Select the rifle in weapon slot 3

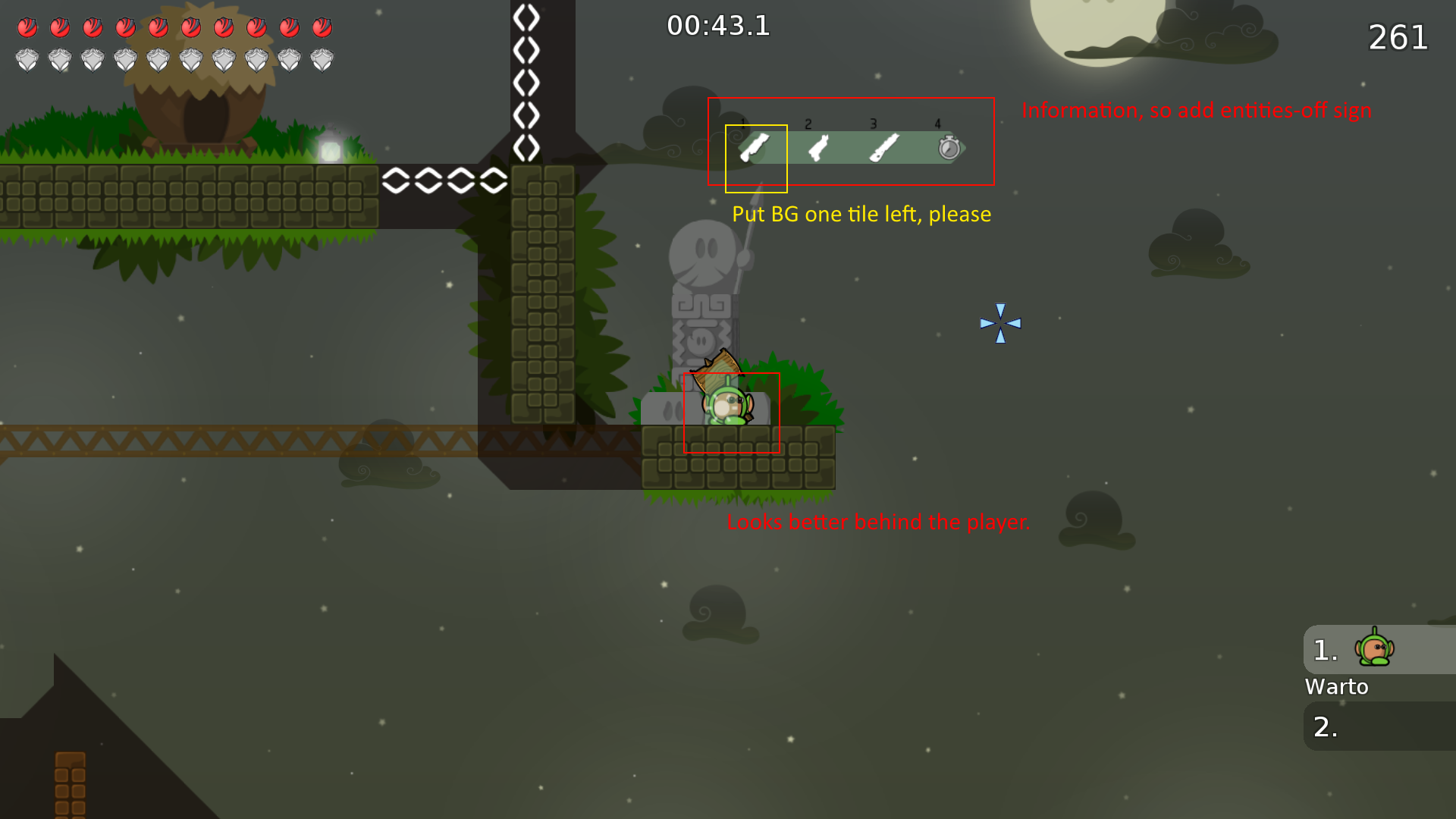(885, 149)
